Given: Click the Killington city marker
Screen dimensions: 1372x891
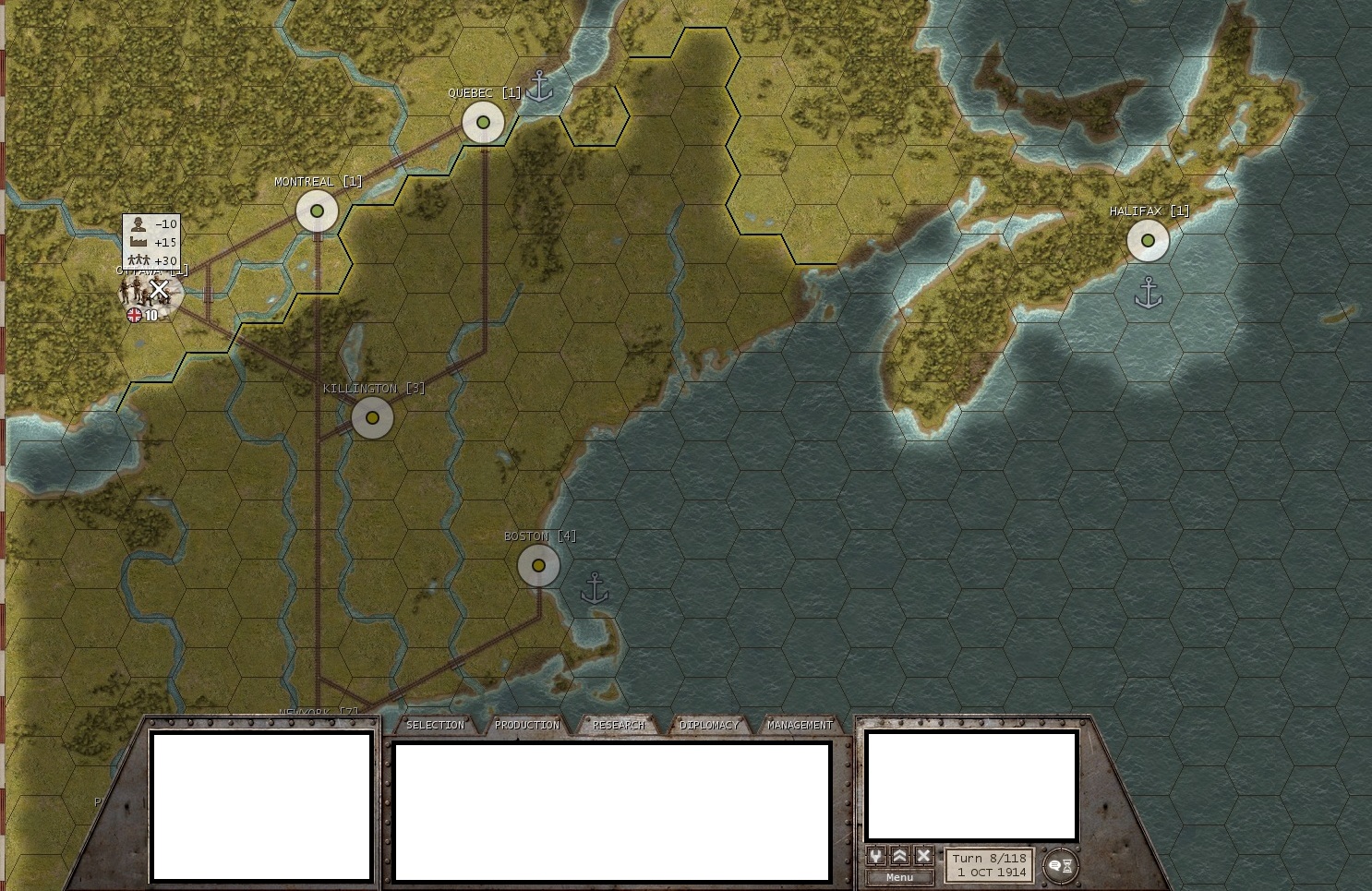Looking at the screenshot, I should point(372,417).
